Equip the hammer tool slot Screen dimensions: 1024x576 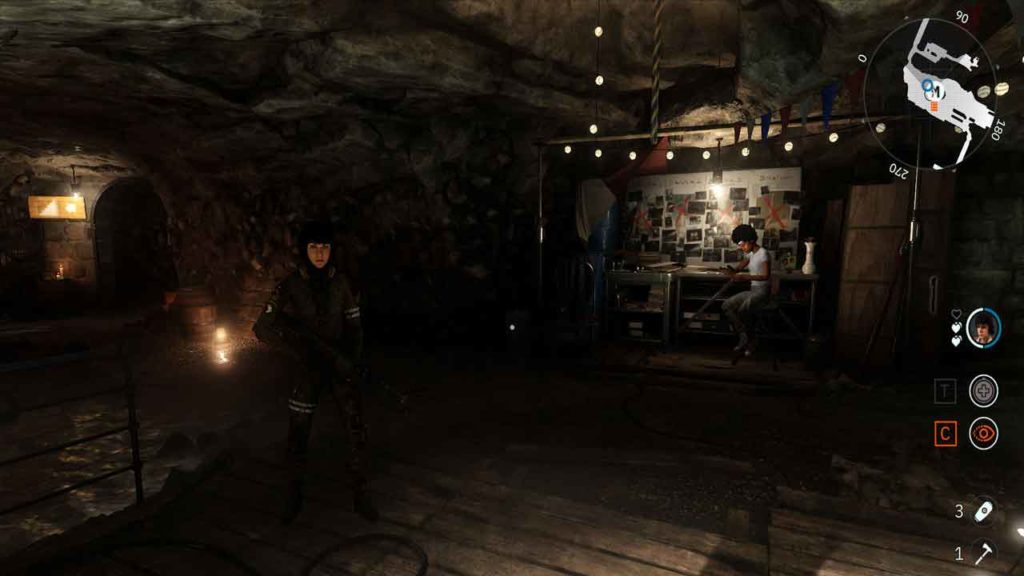tap(984, 552)
